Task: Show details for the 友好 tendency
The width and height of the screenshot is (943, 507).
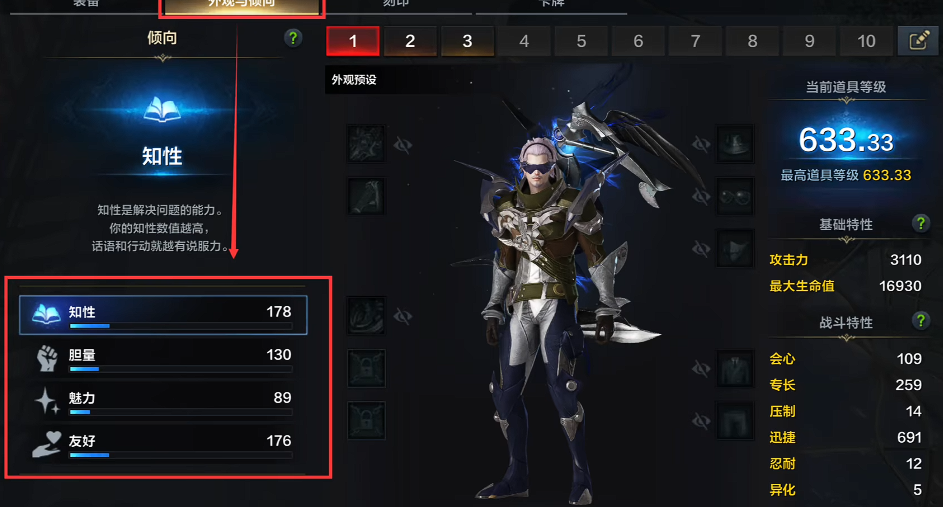Action: click(163, 442)
